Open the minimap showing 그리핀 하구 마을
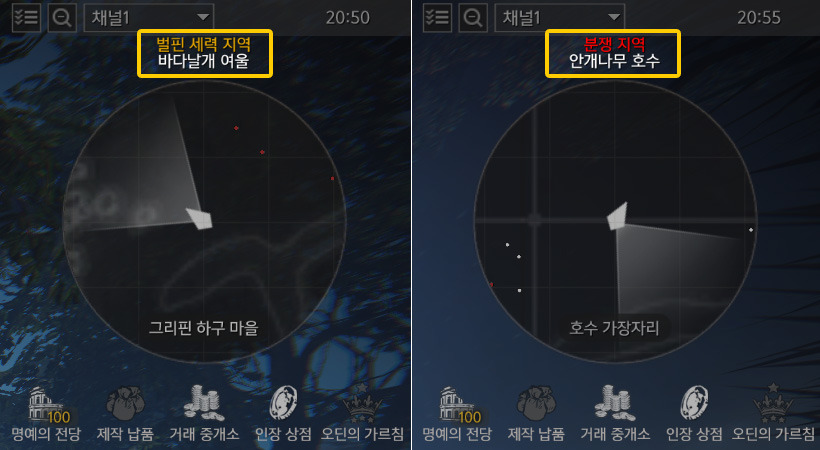This screenshot has width=820, height=450. [204, 222]
